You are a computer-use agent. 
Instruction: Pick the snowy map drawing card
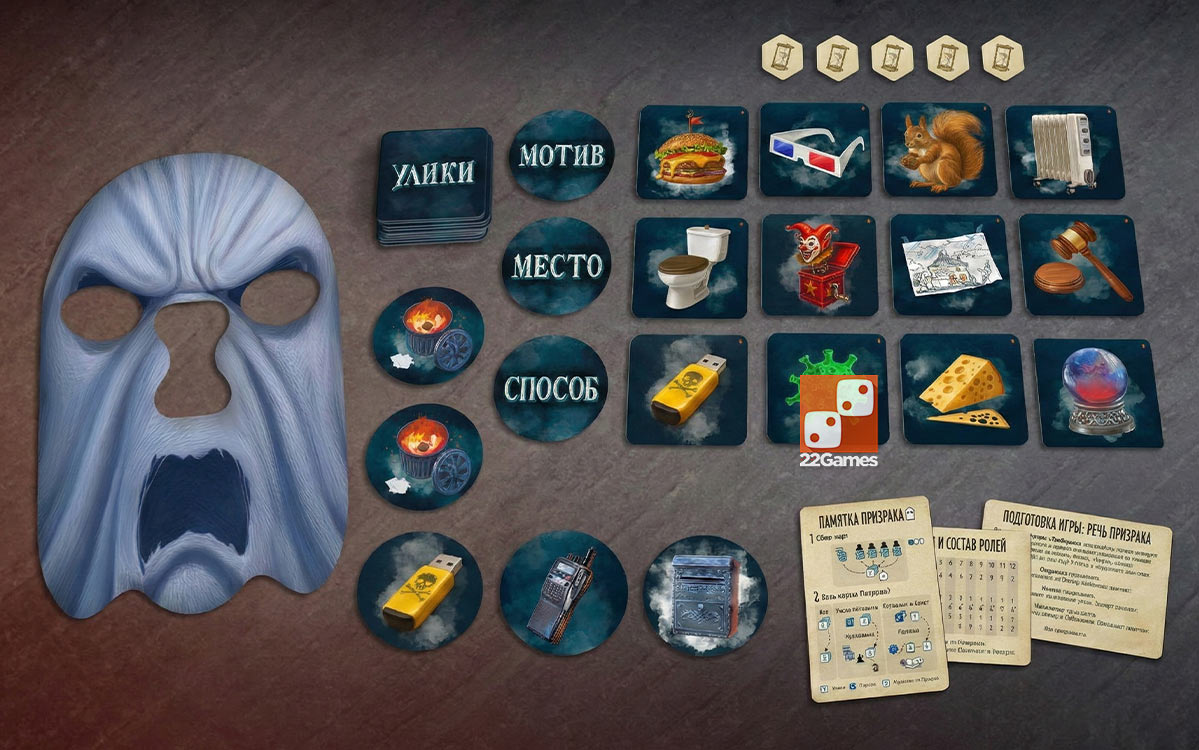pyautogui.click(x=940, y=265)
